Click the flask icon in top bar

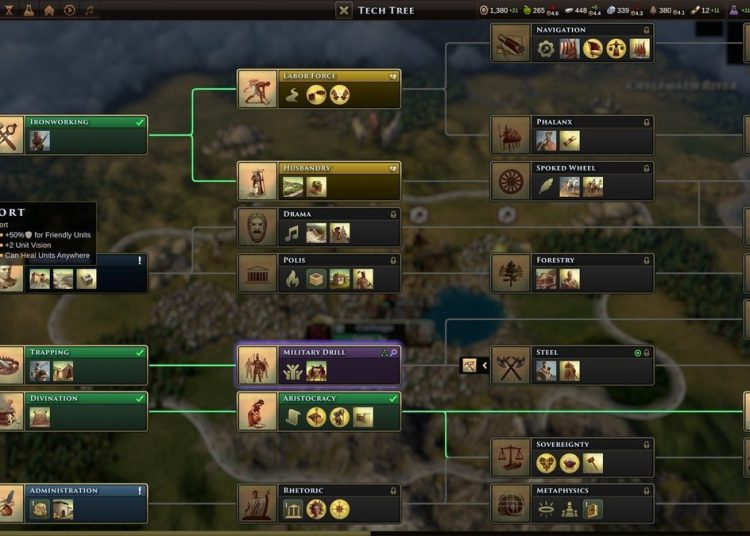click(x=27, y=10)
